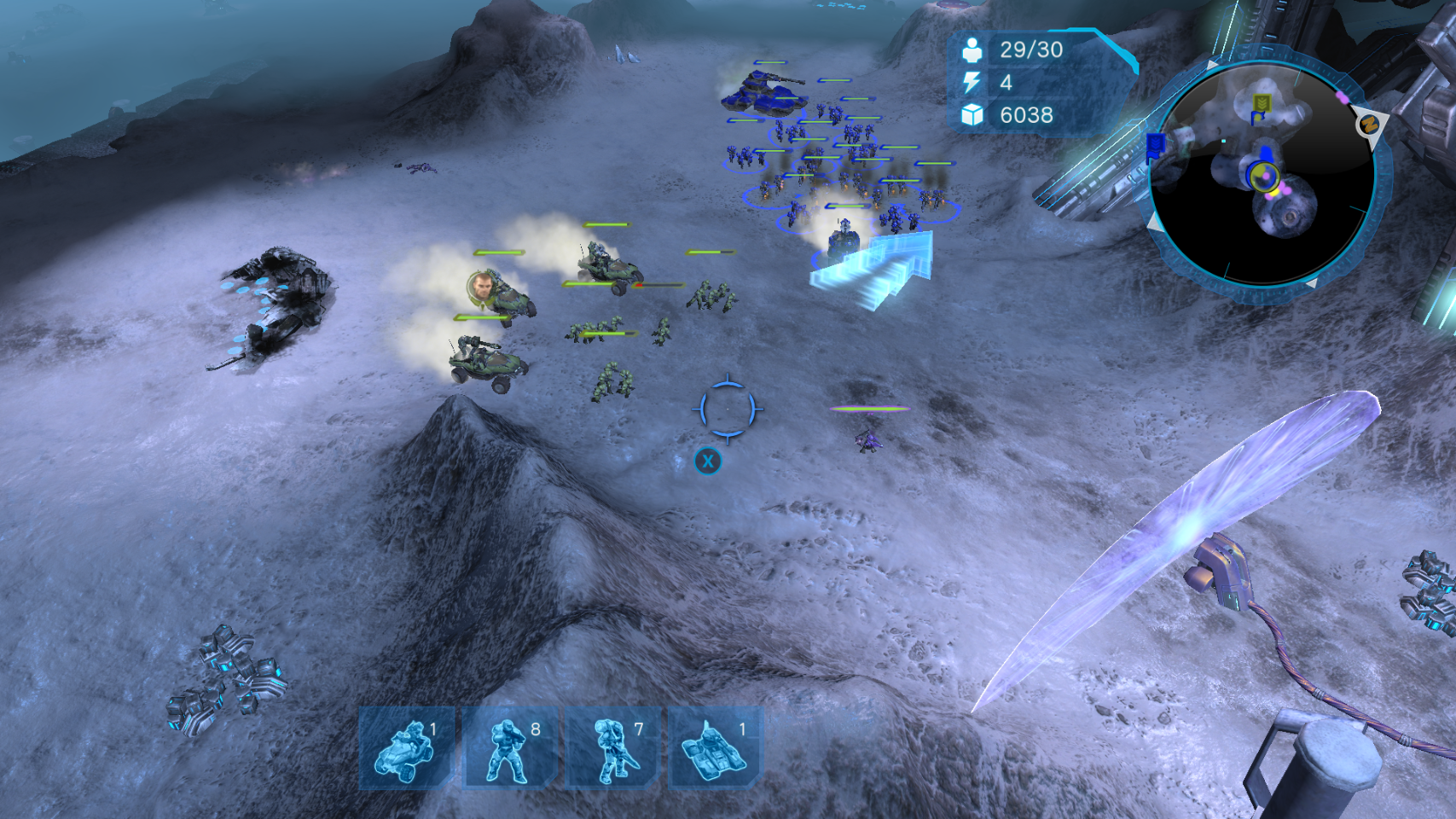Click the north compass indicator on minimap
1456x819 pixels.
click(1368, 125)
